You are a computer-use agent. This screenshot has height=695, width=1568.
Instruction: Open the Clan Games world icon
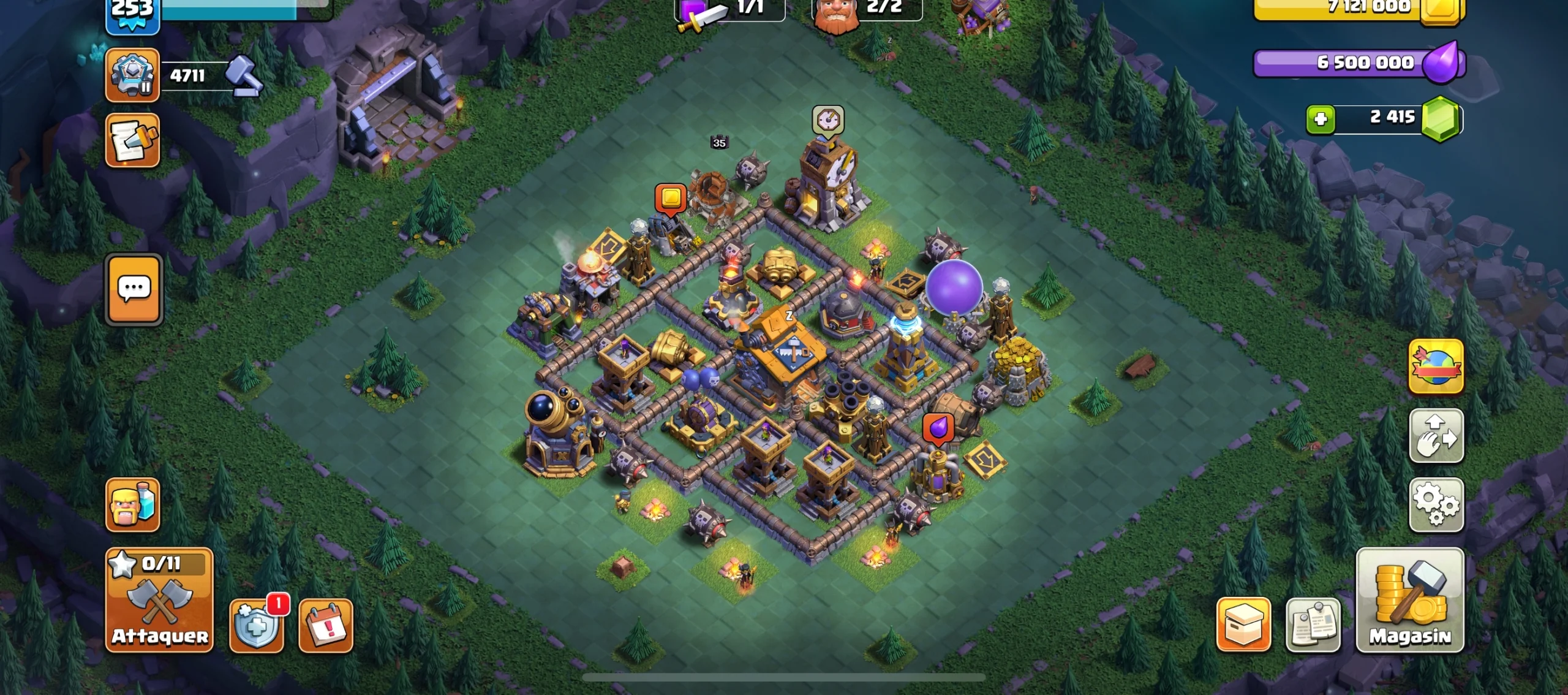point(1436,368)
